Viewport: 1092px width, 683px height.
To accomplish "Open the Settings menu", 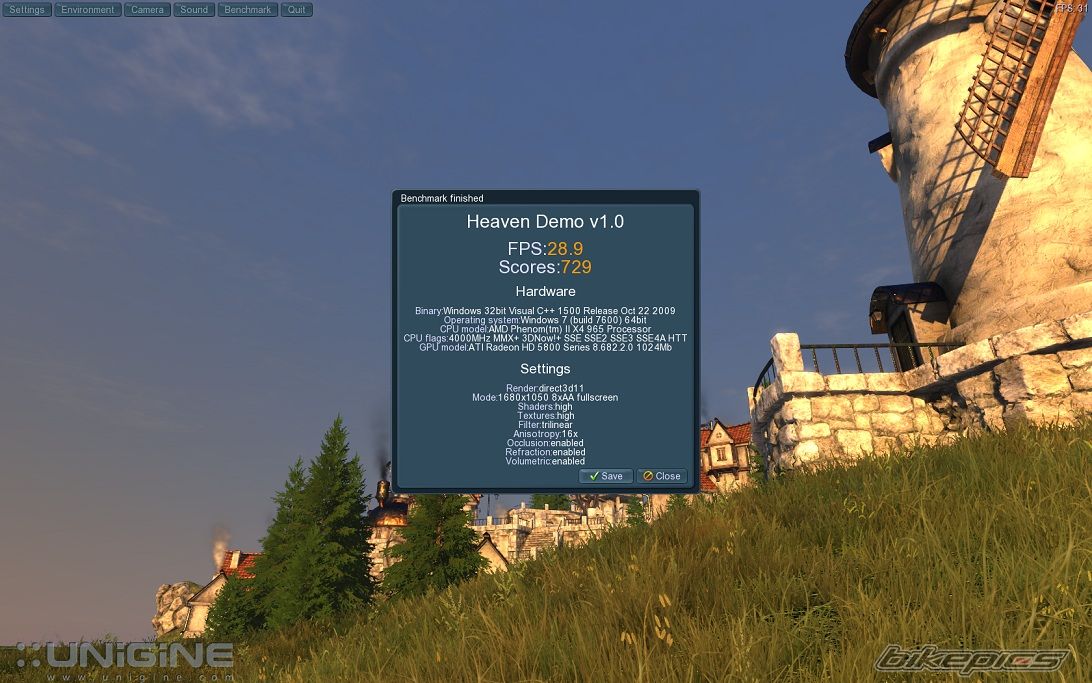I will 27,10.
